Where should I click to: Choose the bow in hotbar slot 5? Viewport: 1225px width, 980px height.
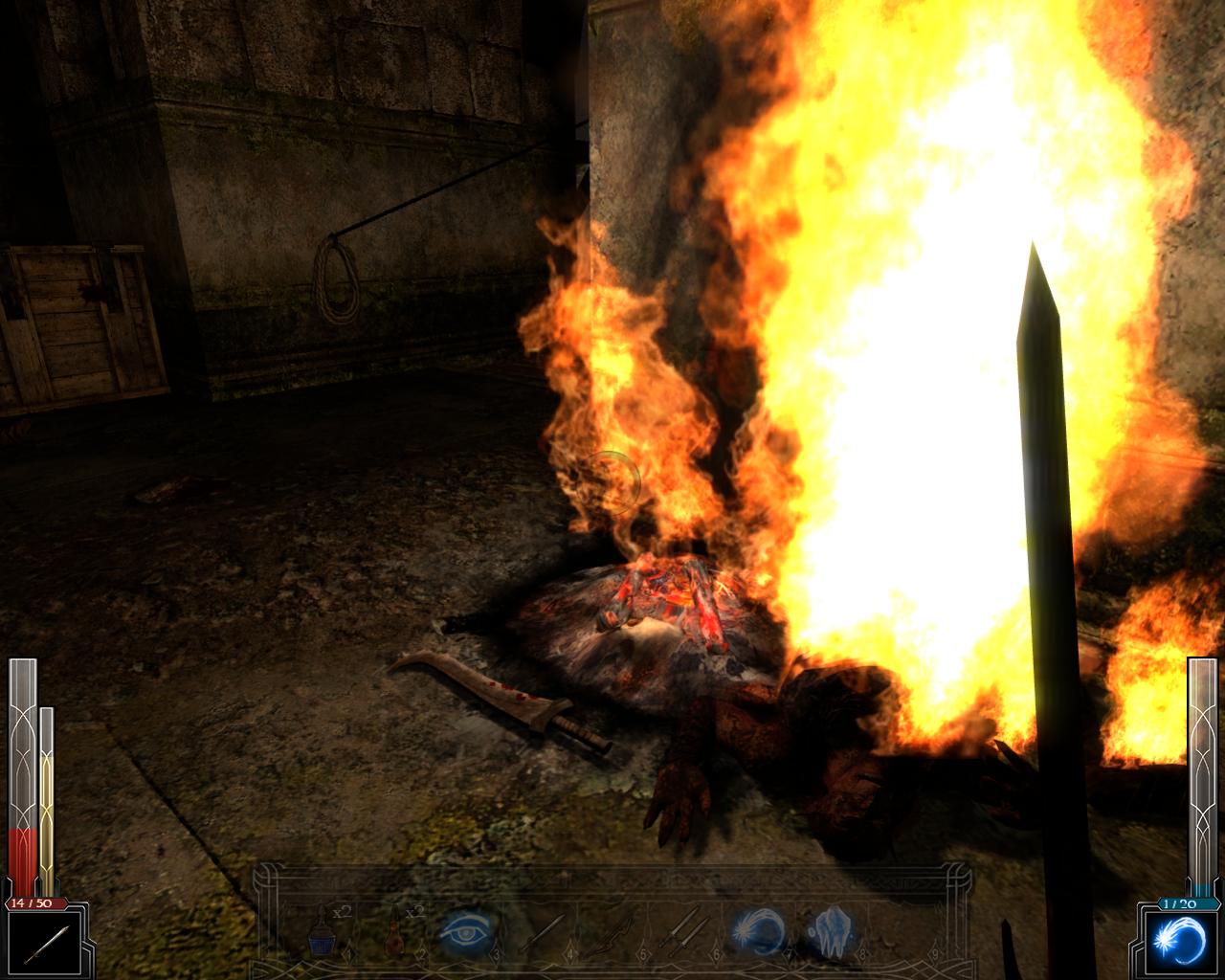[x=614, y=931]
